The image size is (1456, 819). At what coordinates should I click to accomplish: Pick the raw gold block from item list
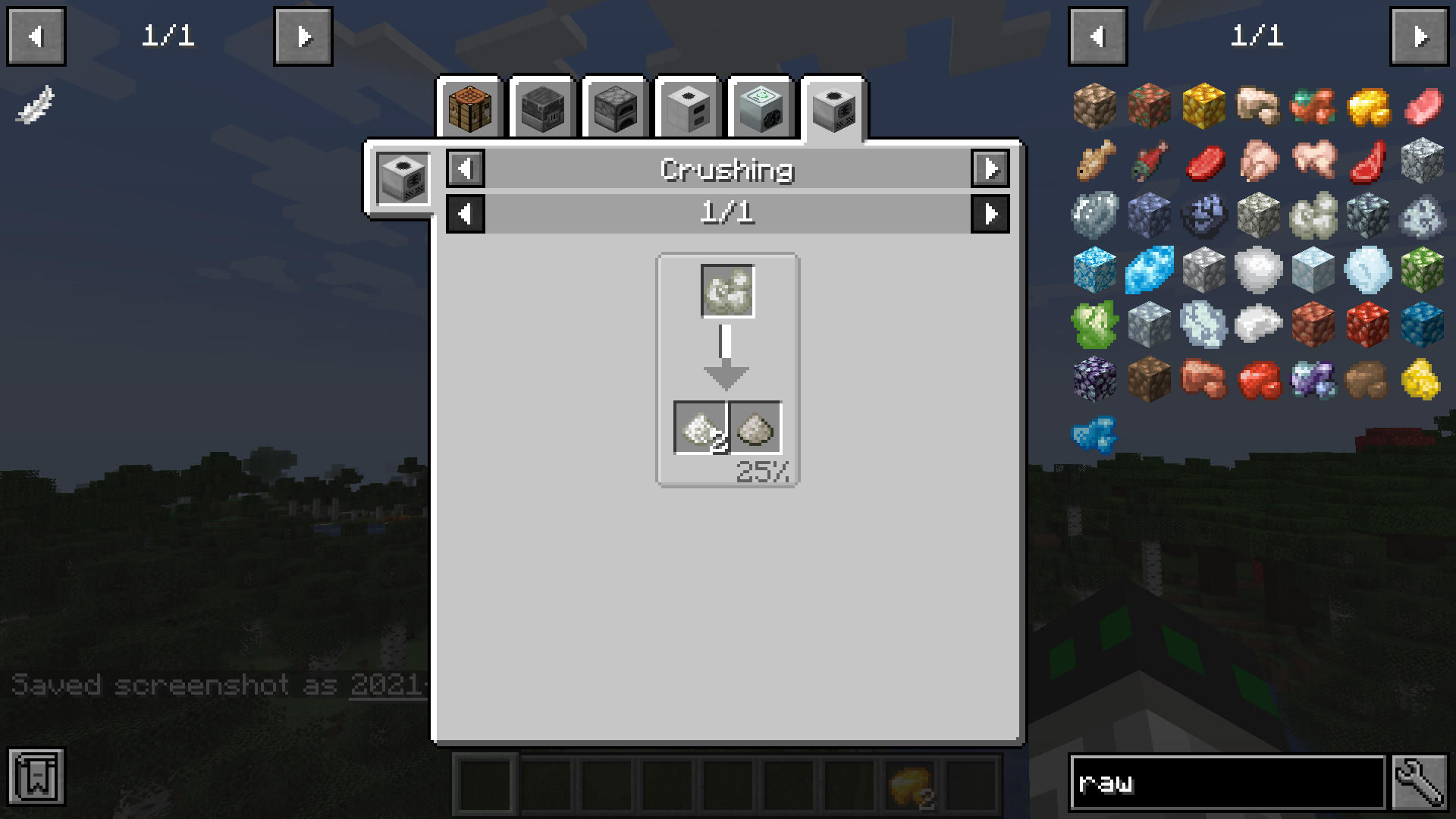[1203, 106]
